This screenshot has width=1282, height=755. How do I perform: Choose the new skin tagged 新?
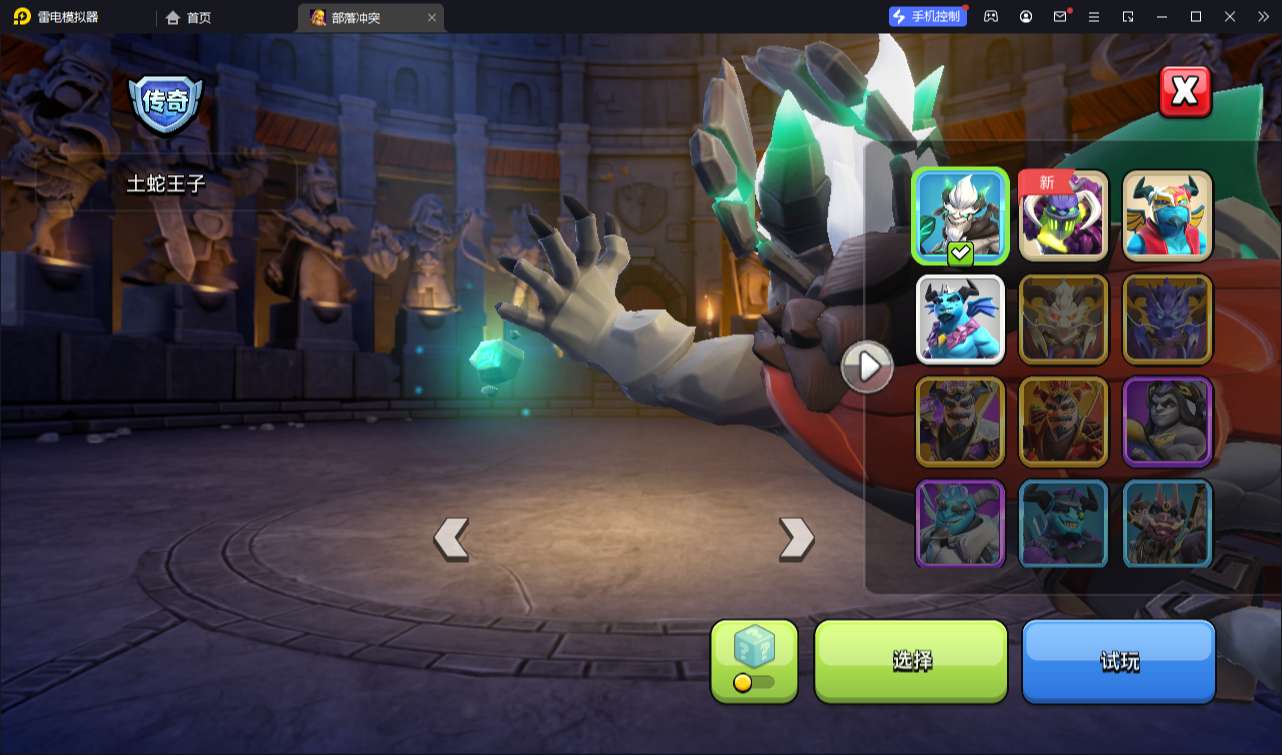tap(1063, 216)
